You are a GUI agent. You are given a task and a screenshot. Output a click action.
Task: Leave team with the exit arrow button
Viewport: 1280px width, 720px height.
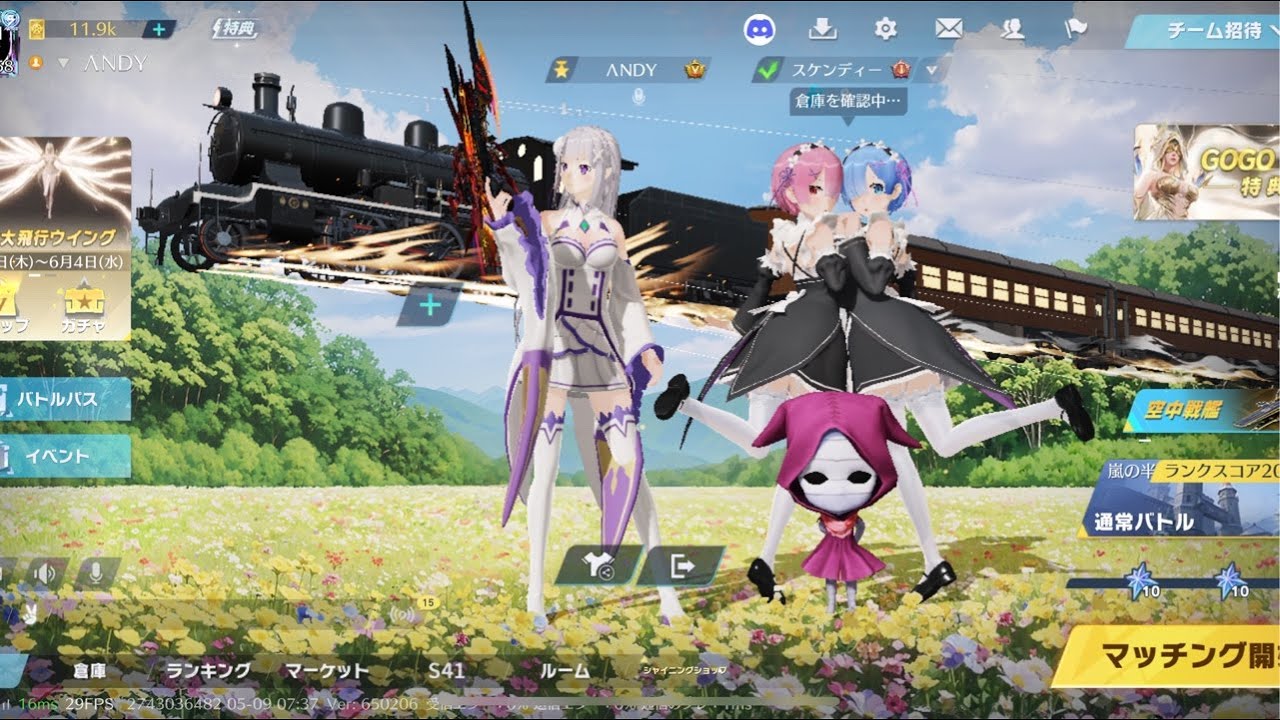(682, 567)
